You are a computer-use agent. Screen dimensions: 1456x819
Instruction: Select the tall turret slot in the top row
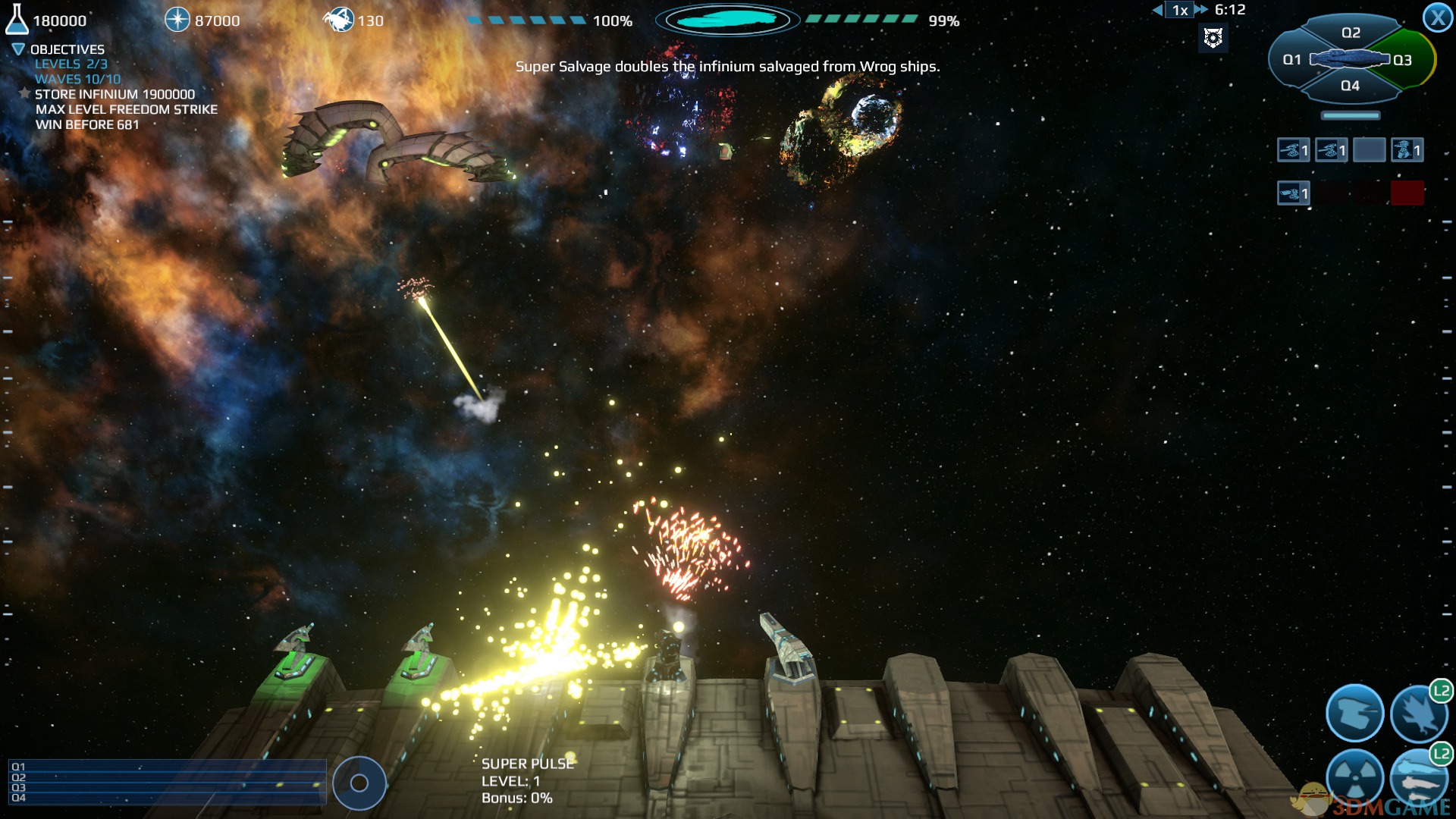[1407, 150]
